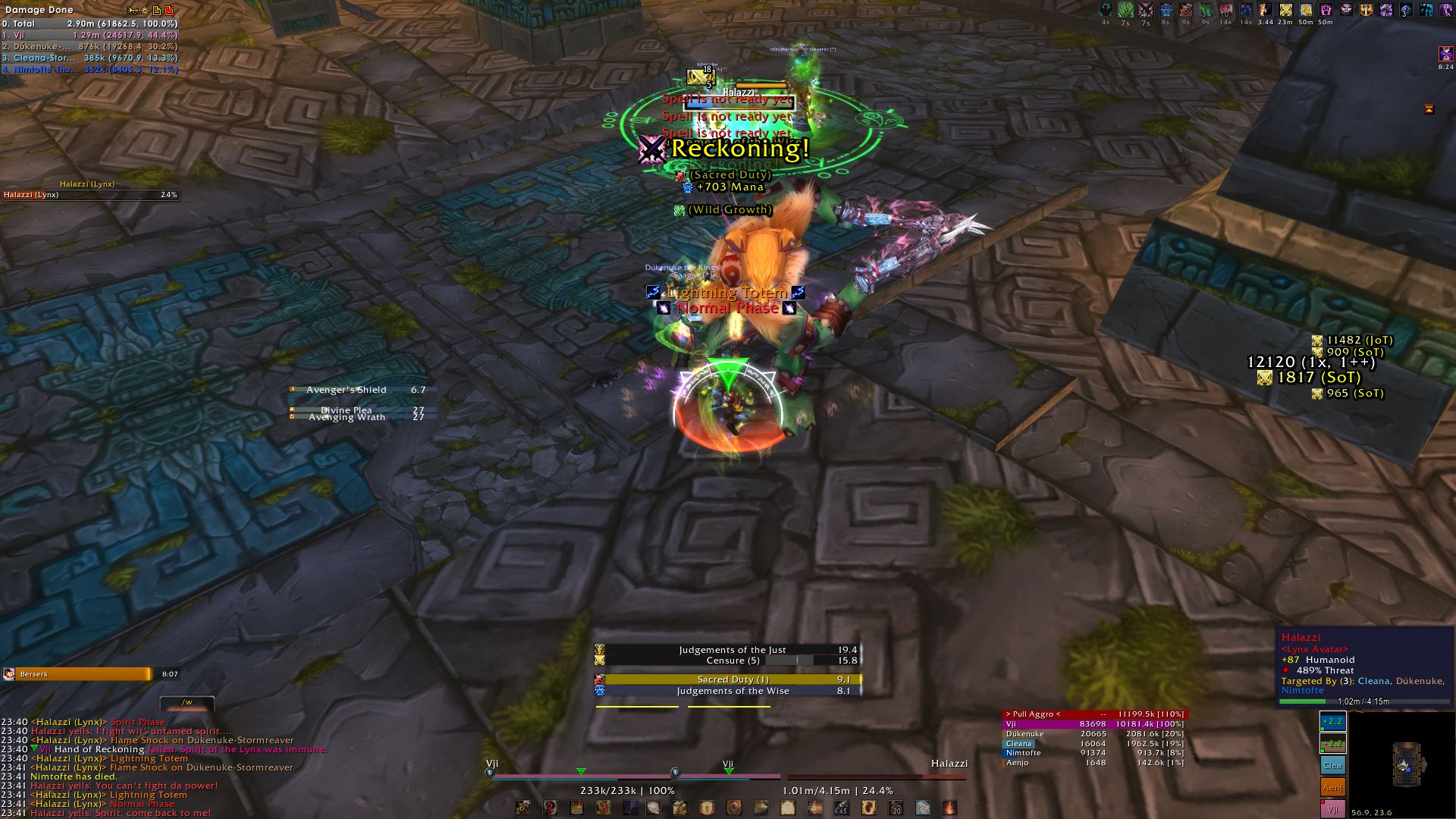Open the Damage Done title mode selector

tap(39, 10)
